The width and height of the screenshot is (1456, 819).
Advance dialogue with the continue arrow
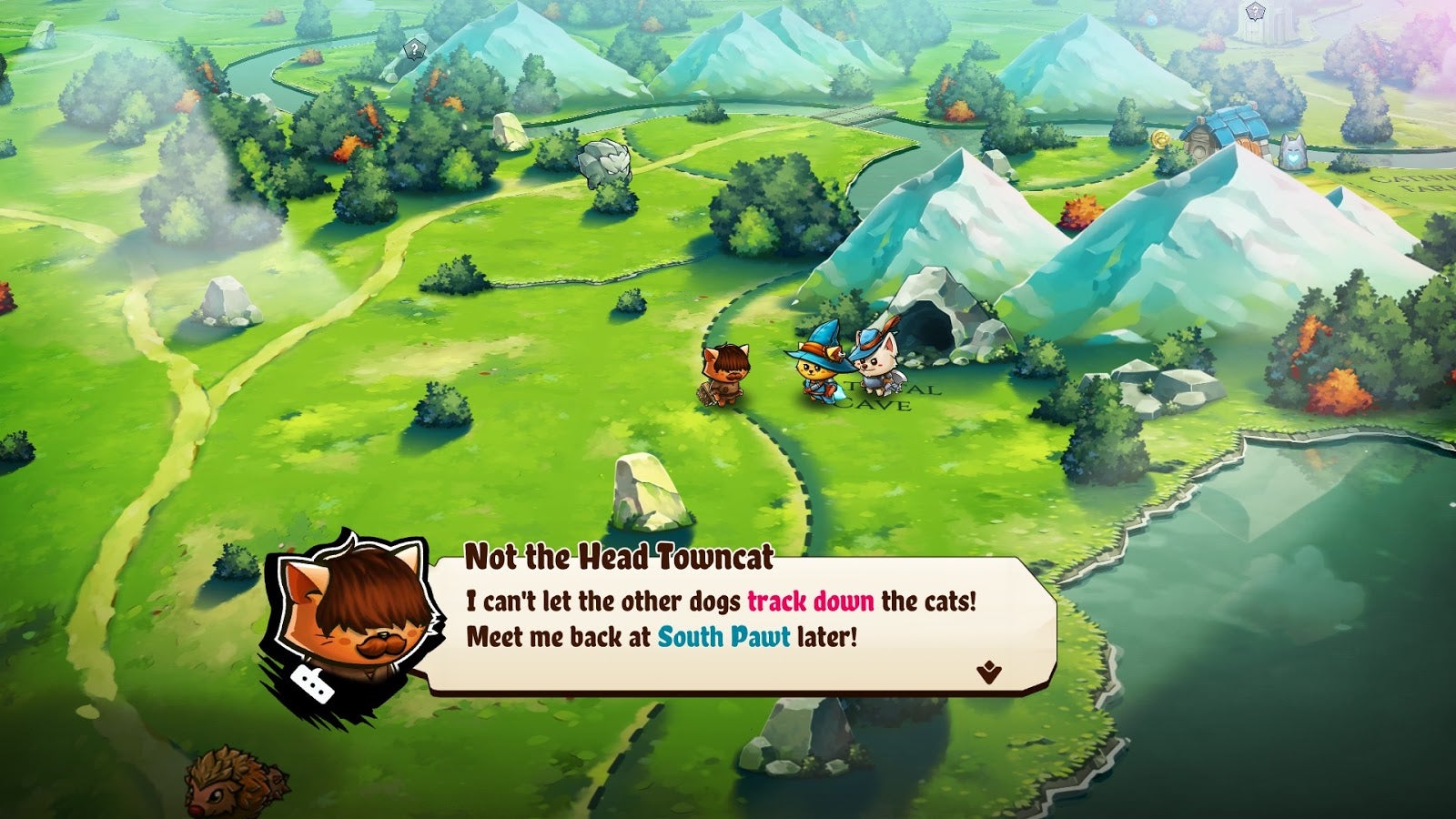[x=988, y=672]
